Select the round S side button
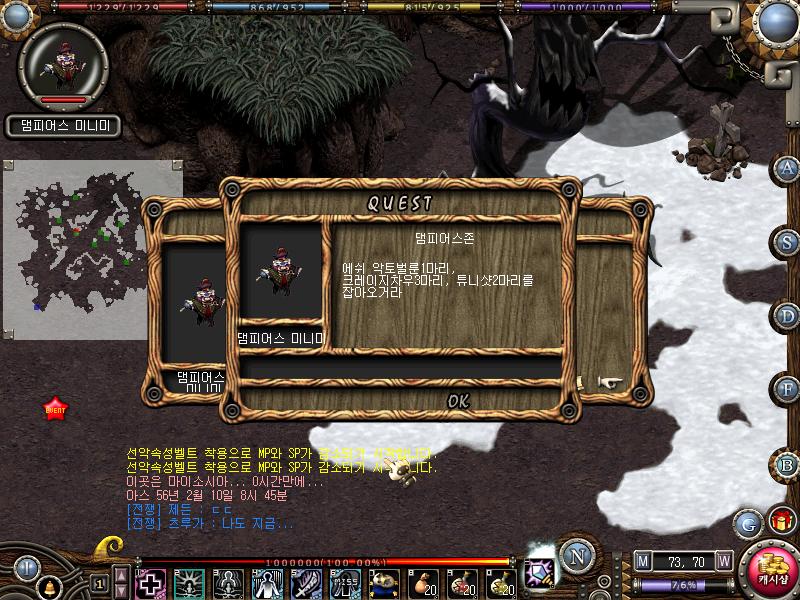Image resolution: width=800 pixels, height=600 pixels. pos(788,241)
